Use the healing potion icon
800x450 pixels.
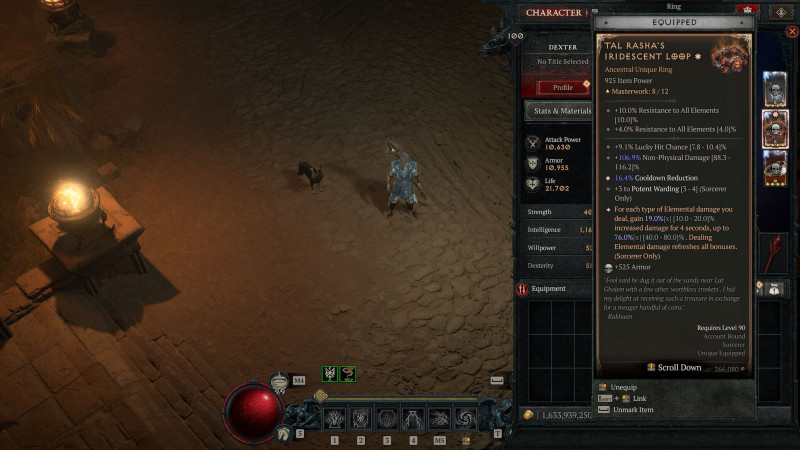coord(279,381)
